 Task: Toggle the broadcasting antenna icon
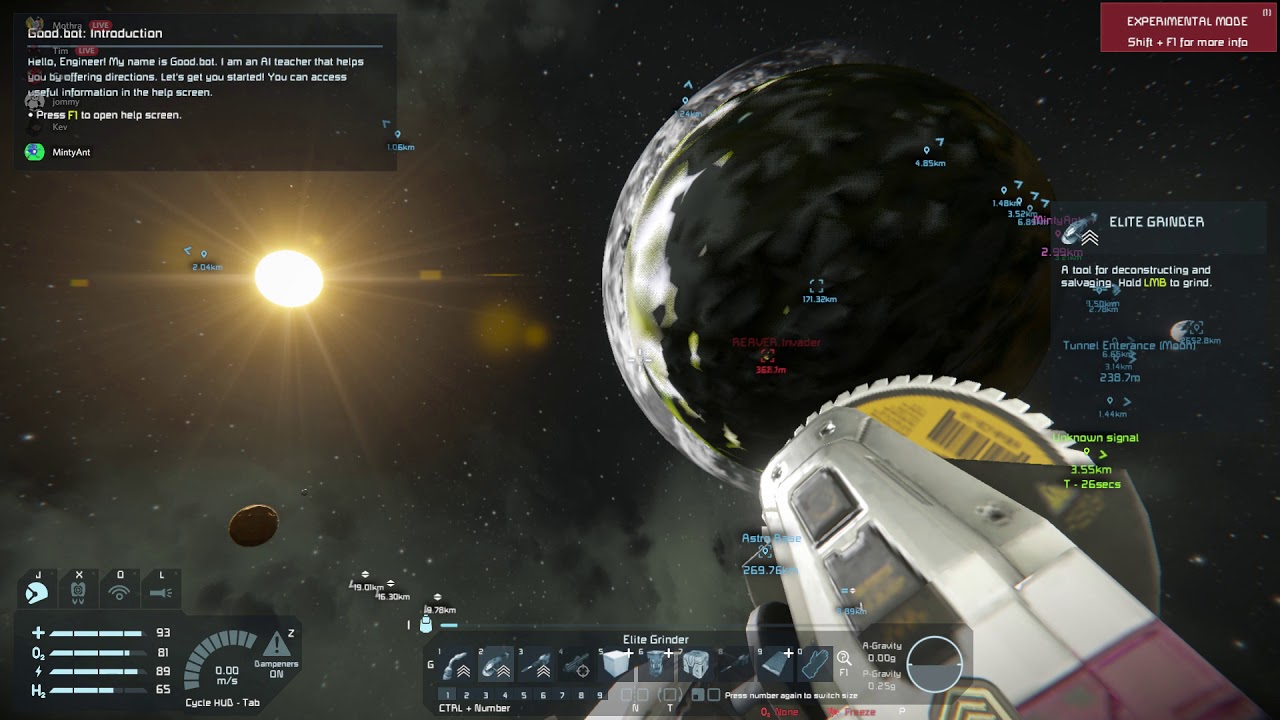click(120, 592)
